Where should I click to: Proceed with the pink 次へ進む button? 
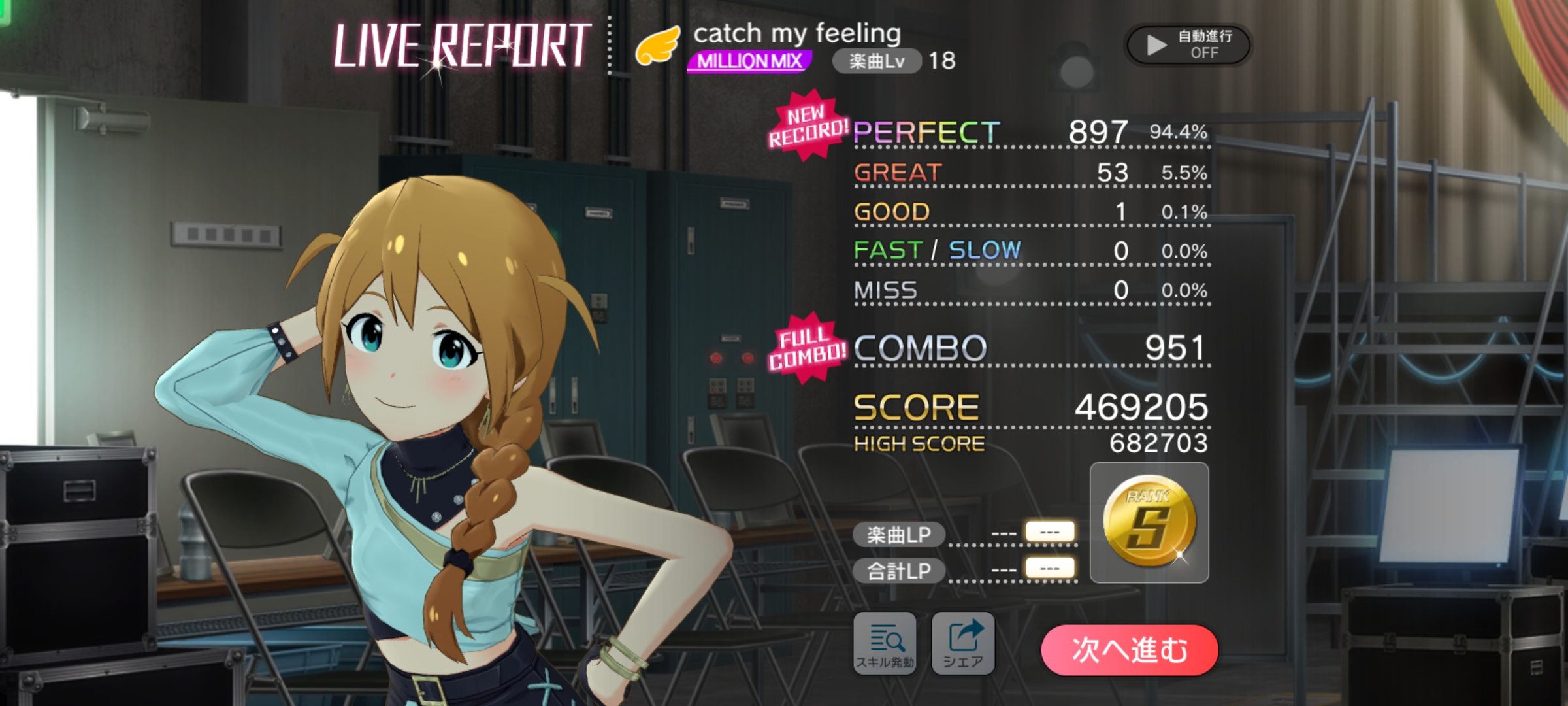point(1129,650)
